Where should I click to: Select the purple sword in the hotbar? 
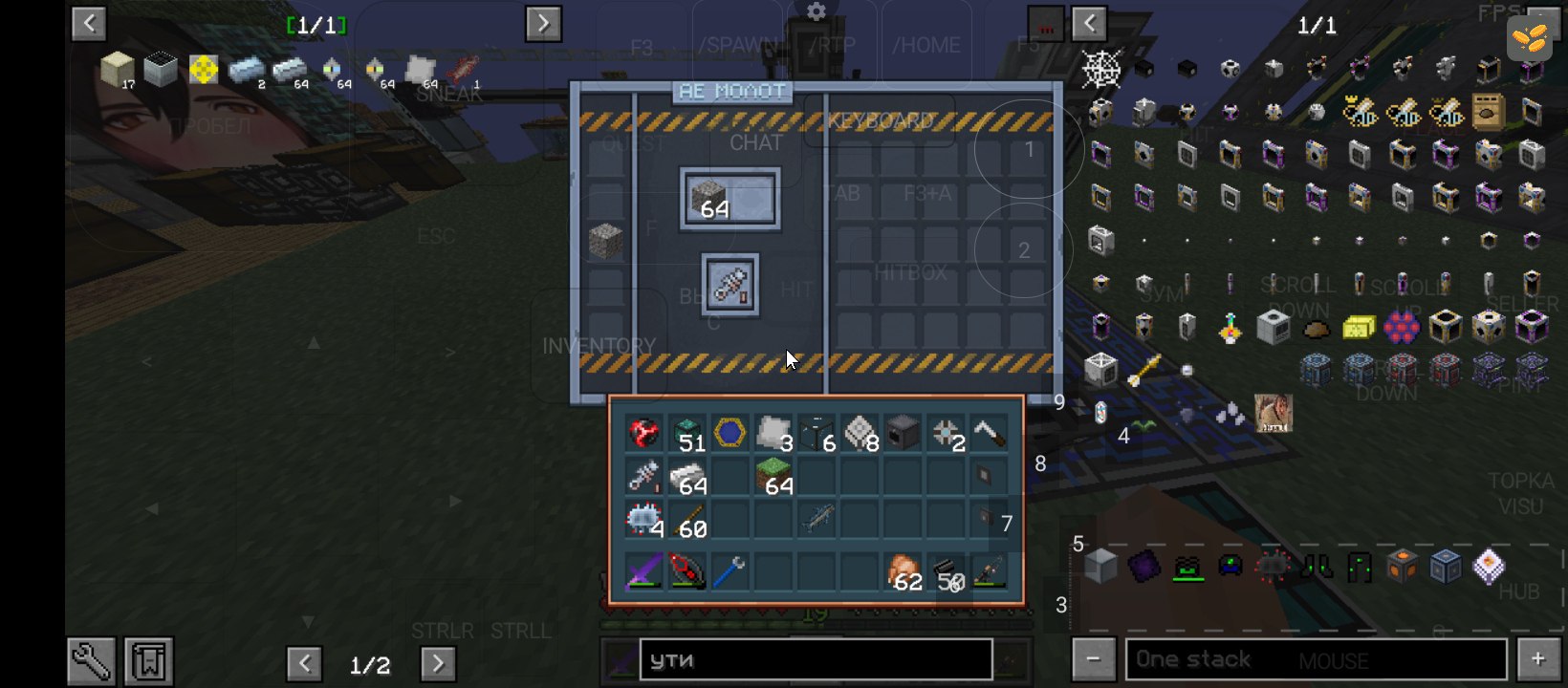click(643, 572)
